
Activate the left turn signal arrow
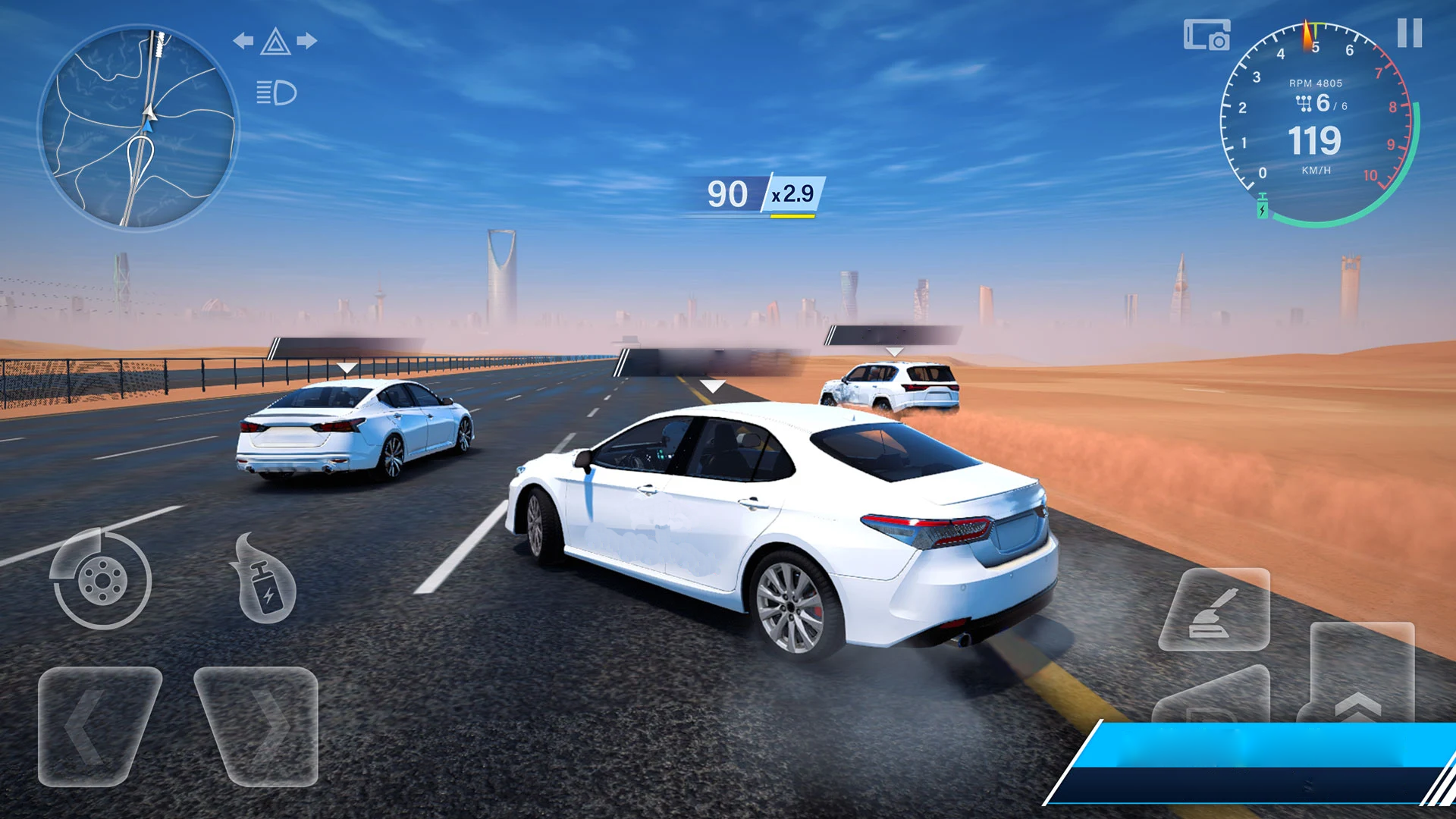(x=243, y=41)
